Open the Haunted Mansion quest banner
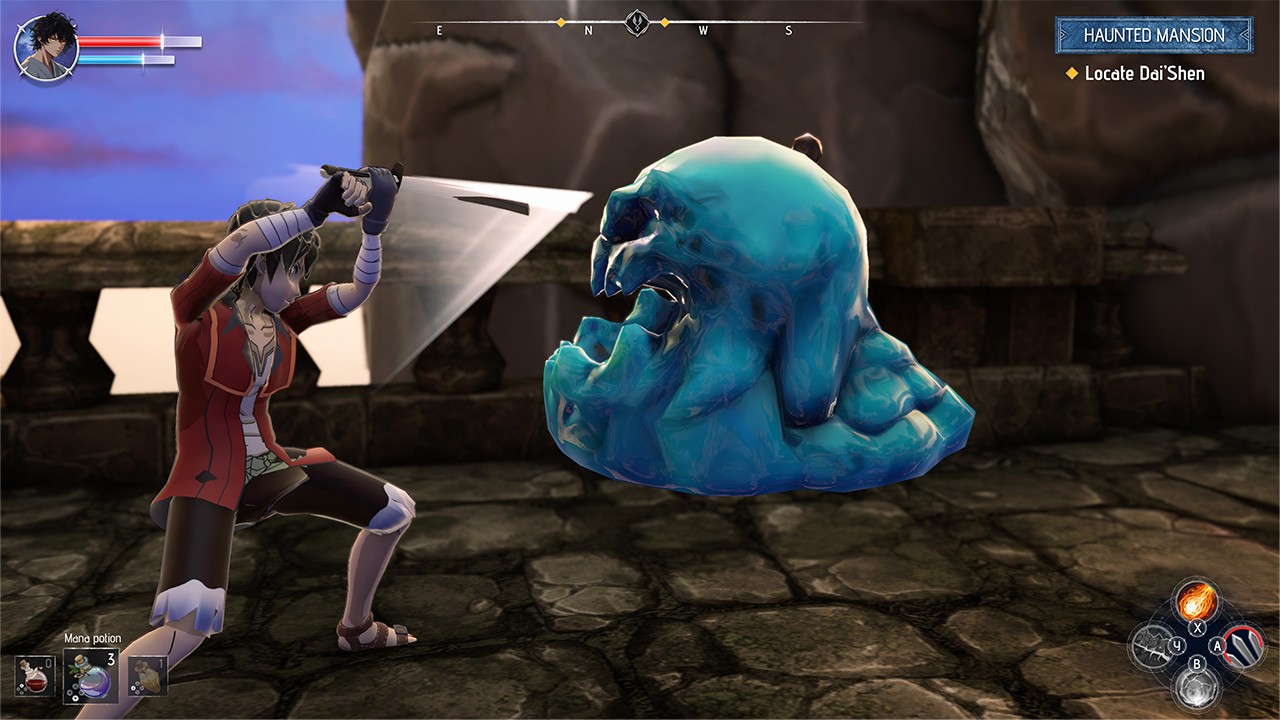This screenshot has height=720, width=1280. (x=1153, y=35)
